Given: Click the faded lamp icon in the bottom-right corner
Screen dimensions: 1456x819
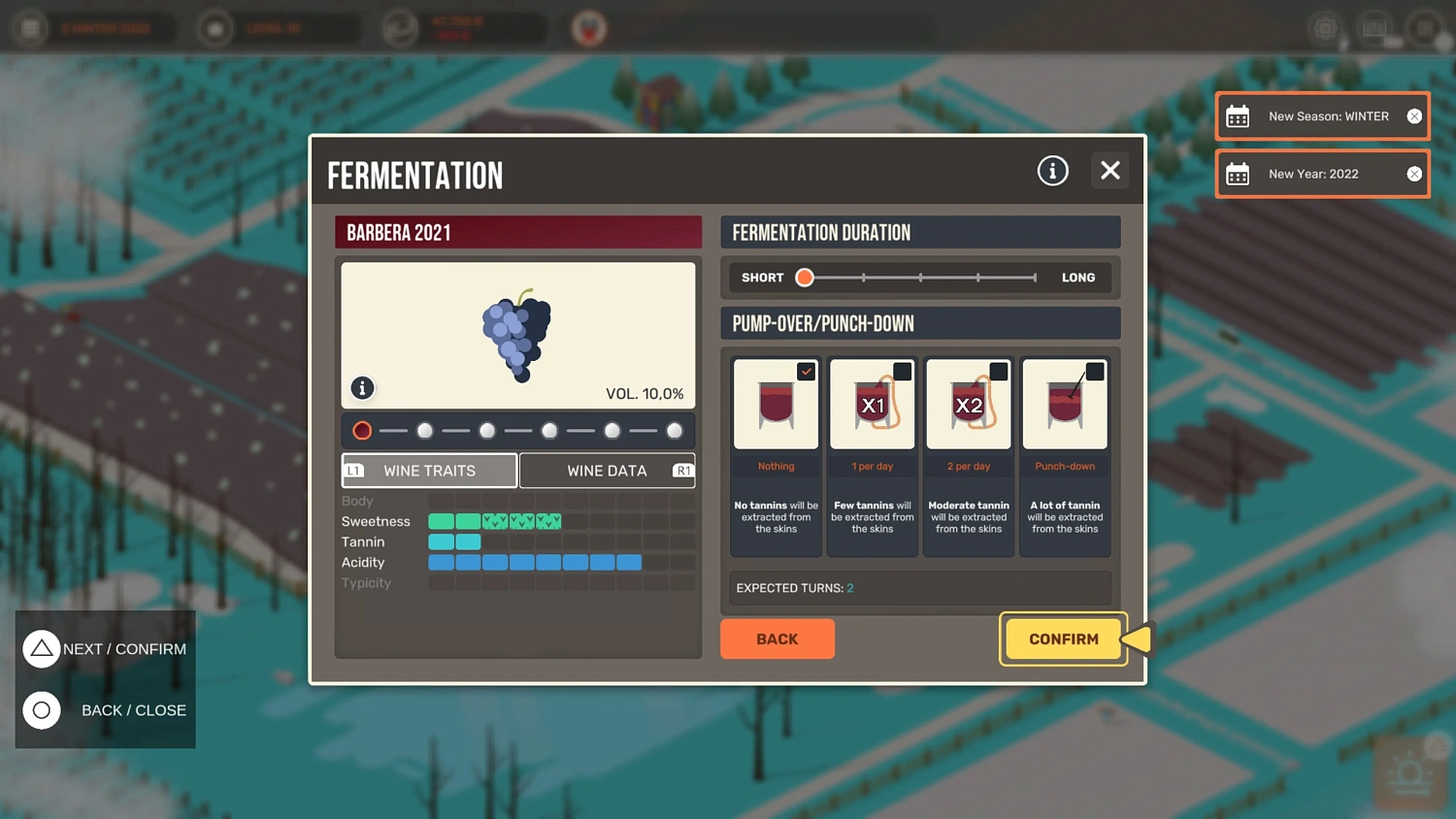Looking at the screenshot, I should (1410, 771).
